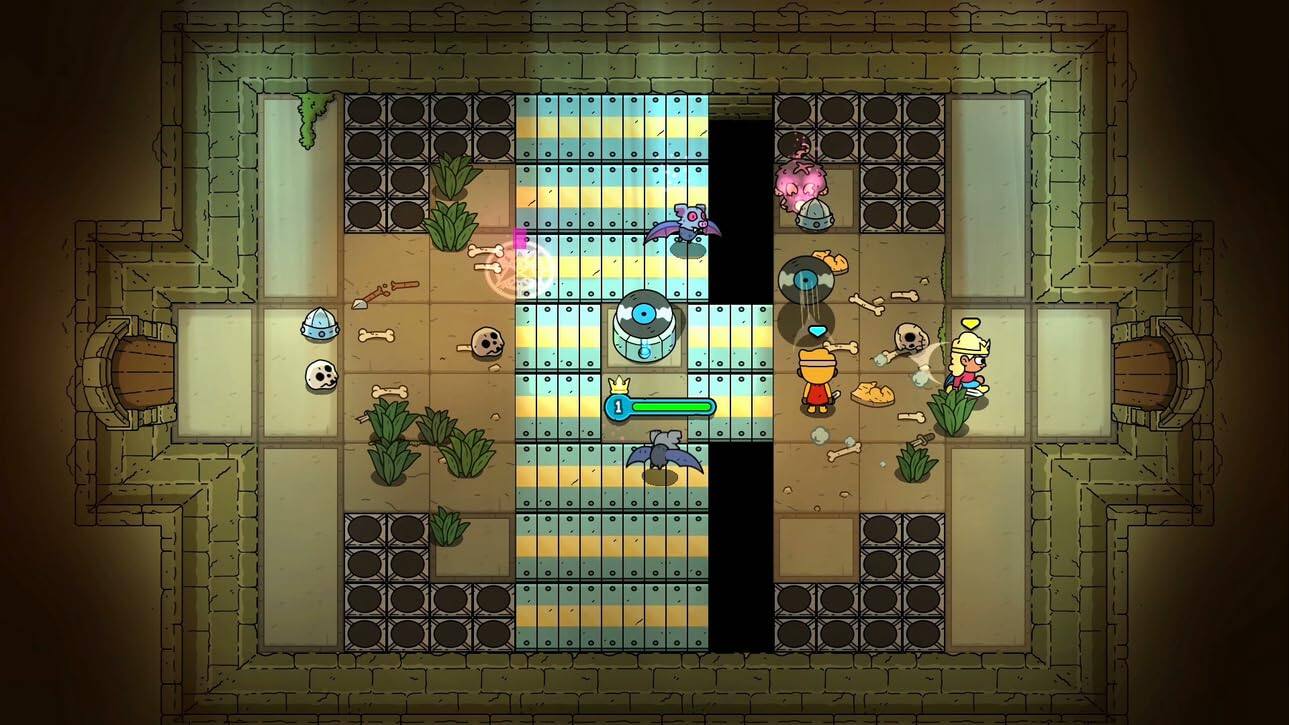Select the pink blob monster in the corner
The height and width of the screenshot is (725, 1289).
tap(800, 185)
